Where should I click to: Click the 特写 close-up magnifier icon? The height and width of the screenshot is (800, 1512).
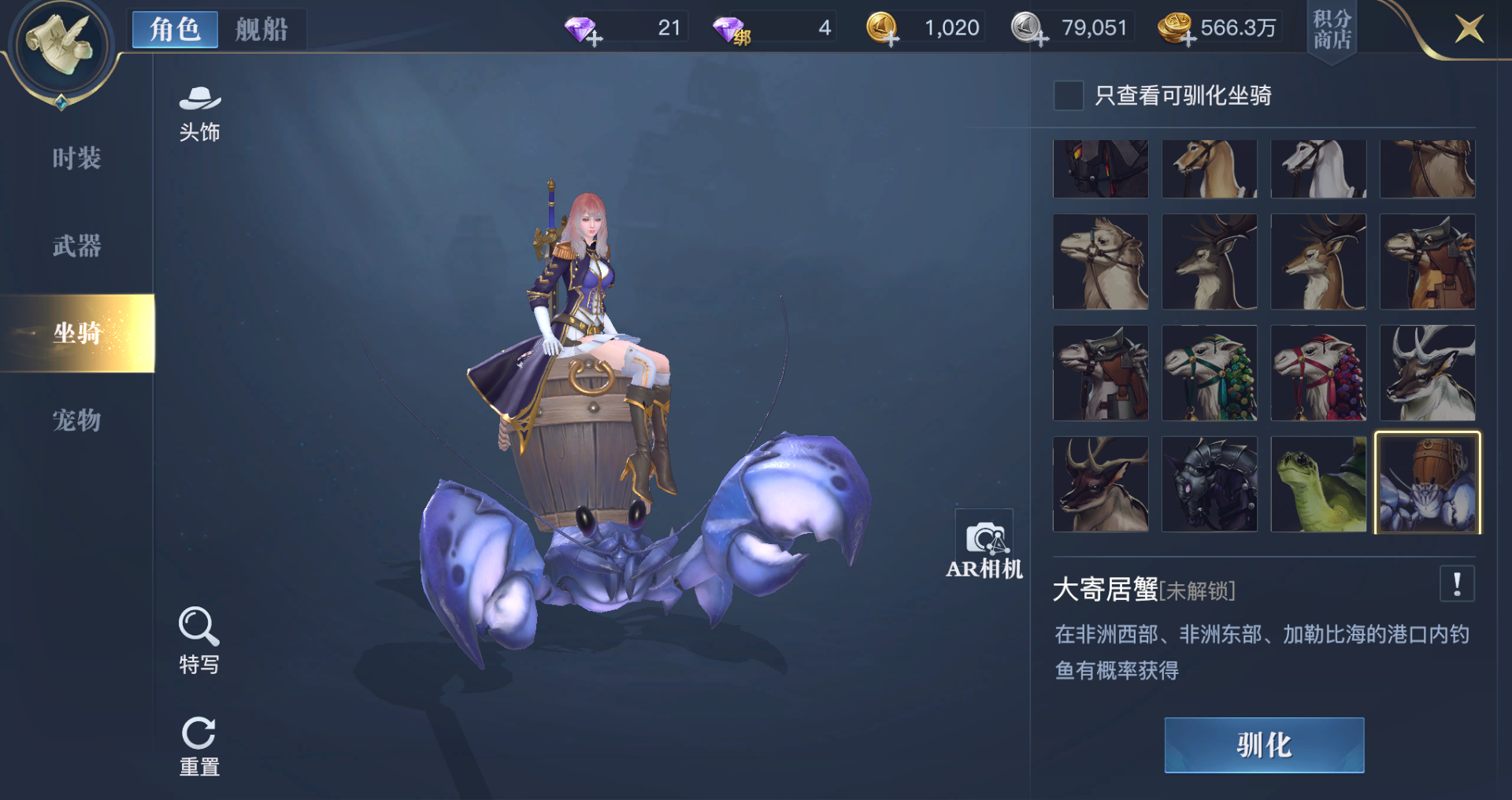point(198,628)
